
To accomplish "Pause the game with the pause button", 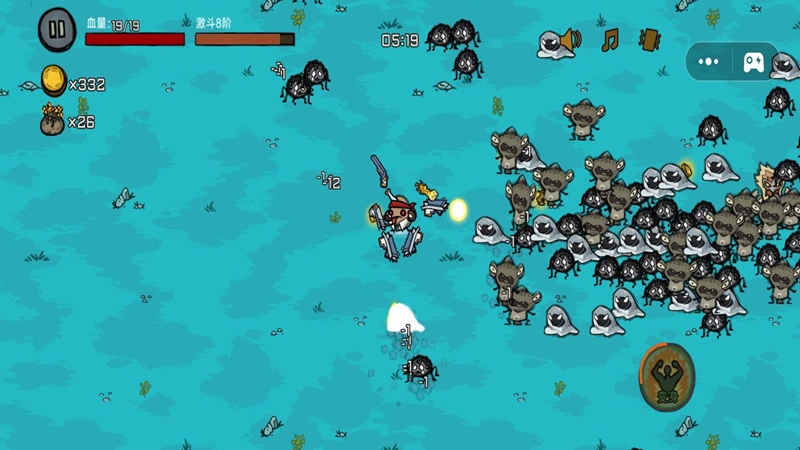I will tap(57, 29).
